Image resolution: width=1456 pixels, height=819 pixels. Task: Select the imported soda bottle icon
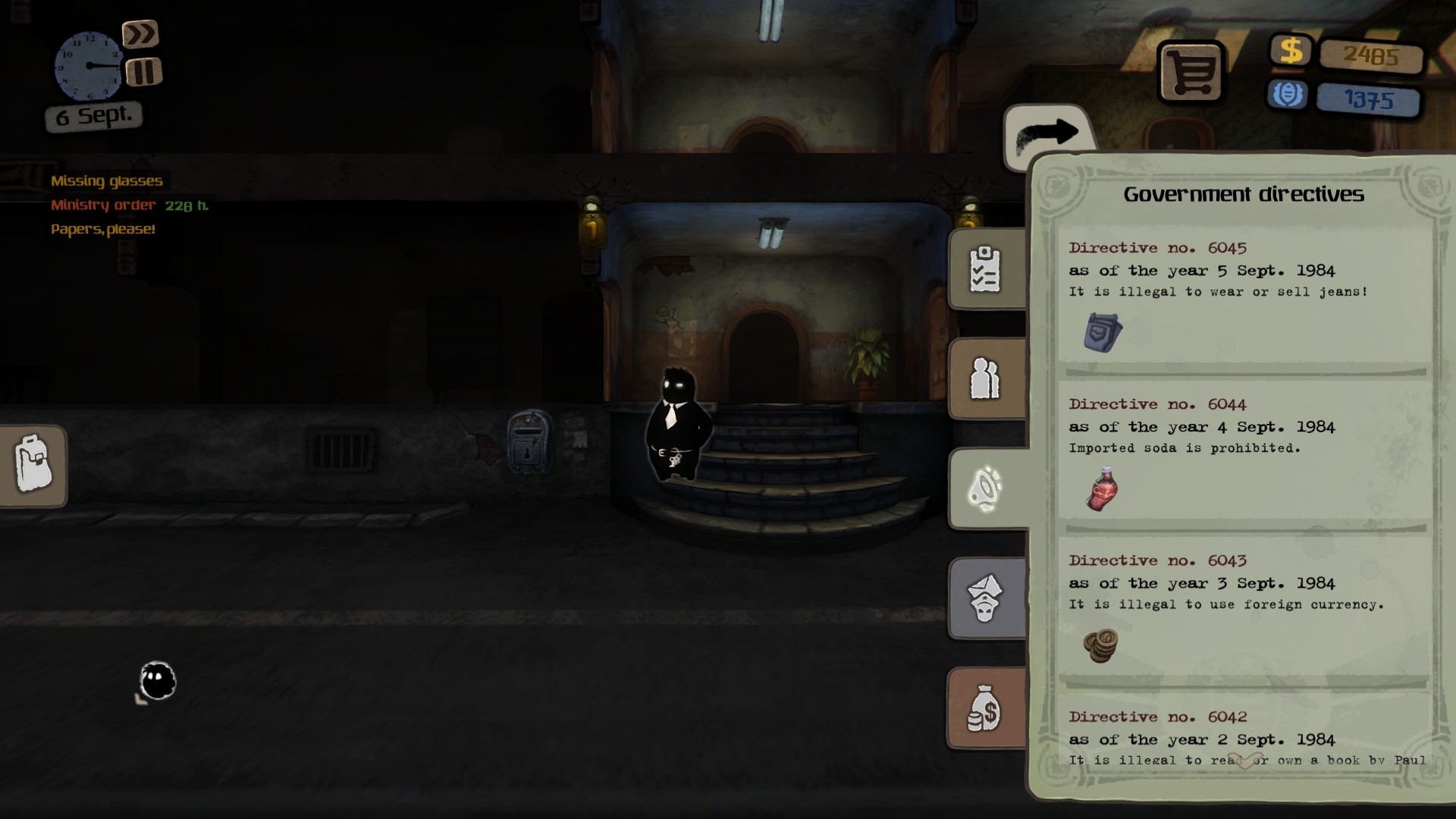1102,489
